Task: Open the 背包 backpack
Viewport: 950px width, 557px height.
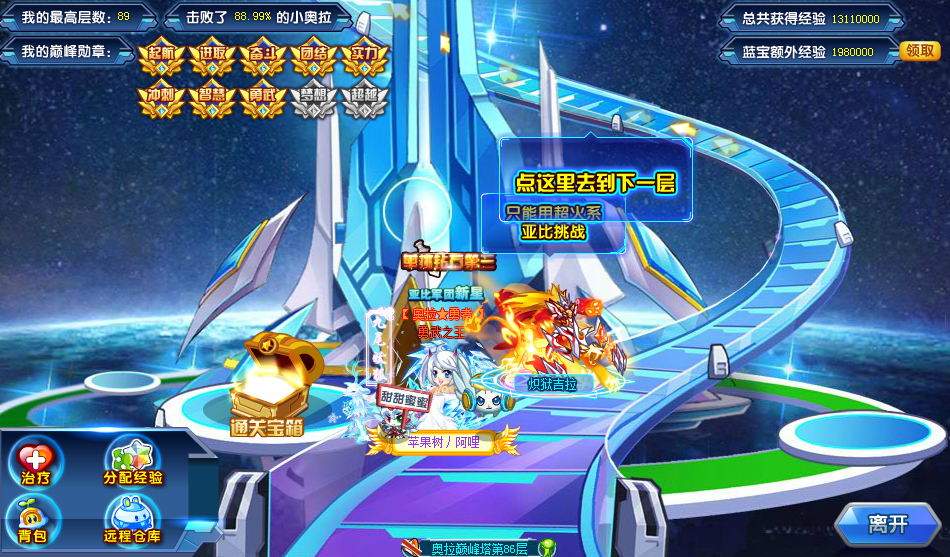Action: (x=34, y=522)
